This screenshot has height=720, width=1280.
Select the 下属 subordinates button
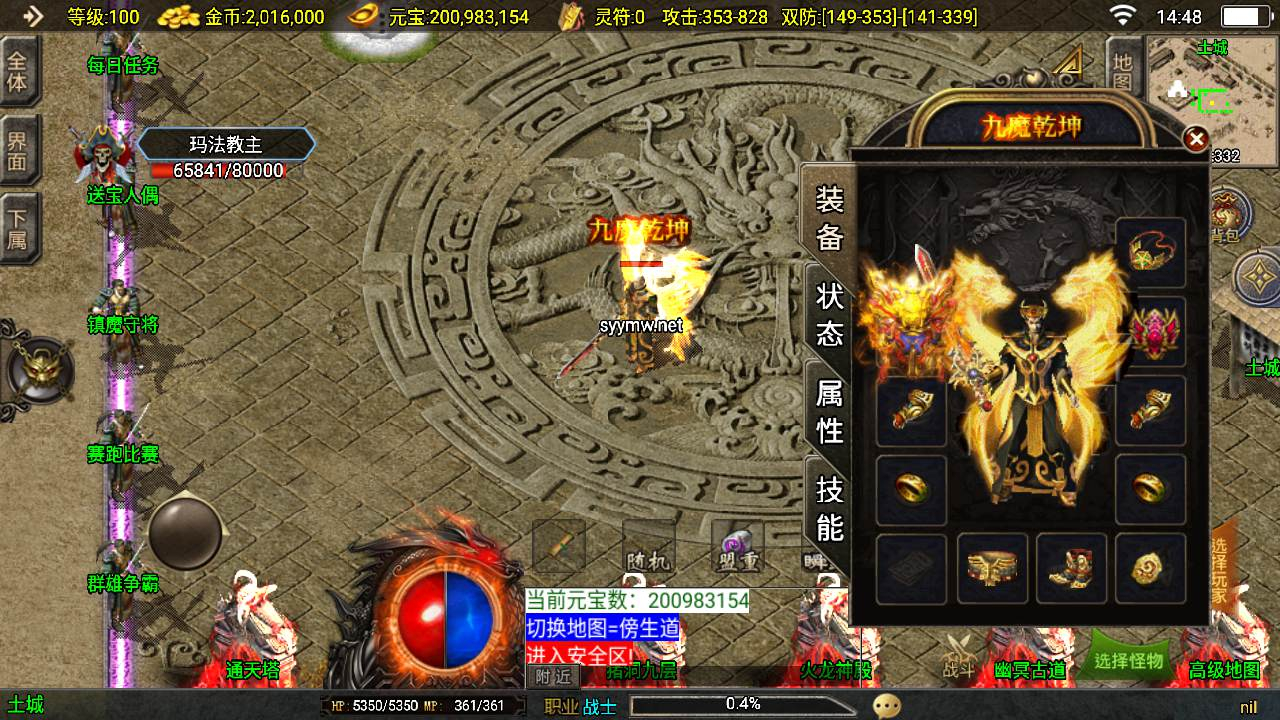18,228
